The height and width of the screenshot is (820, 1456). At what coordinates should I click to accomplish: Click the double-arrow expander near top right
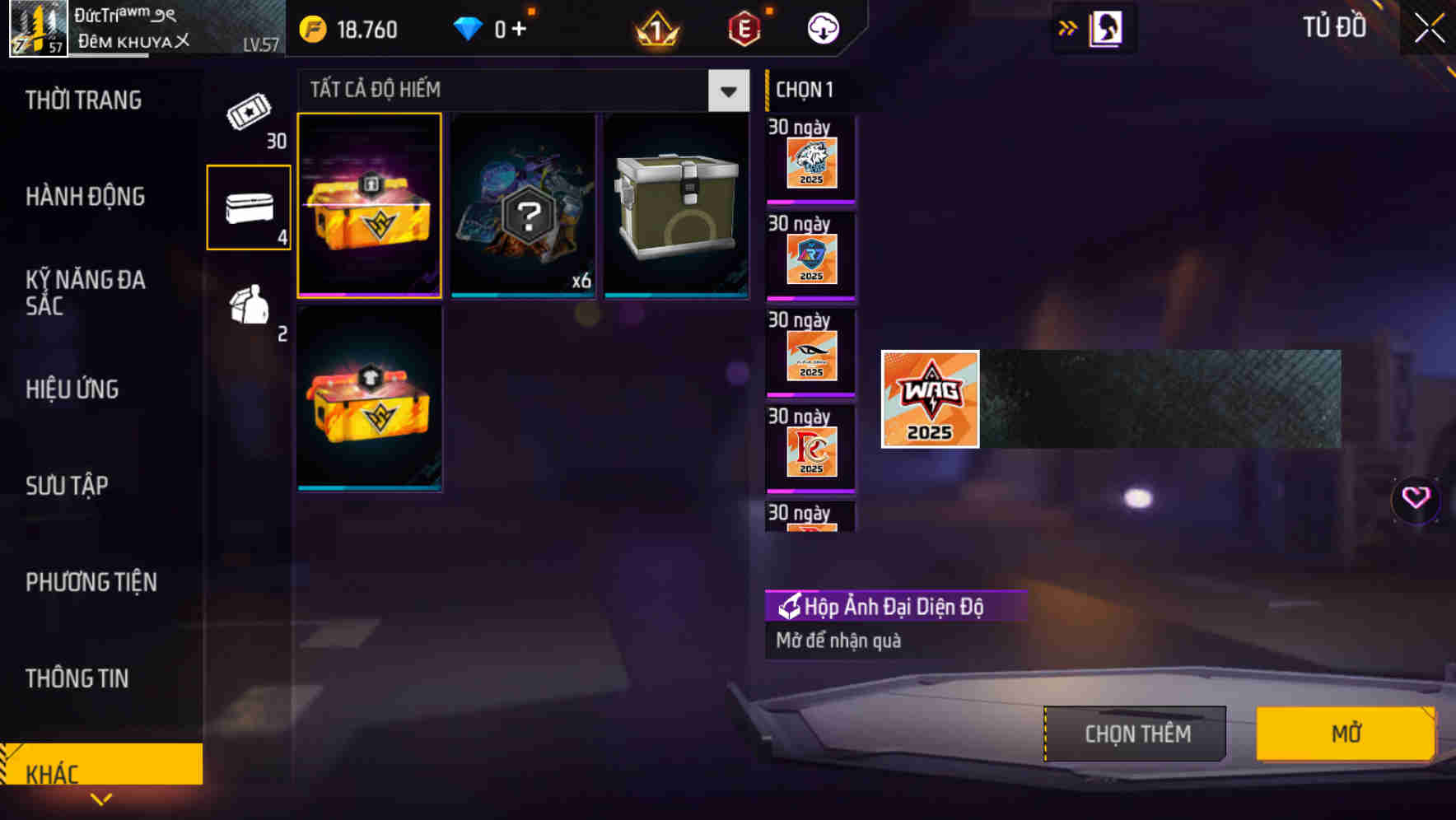tap(1066, 27)
